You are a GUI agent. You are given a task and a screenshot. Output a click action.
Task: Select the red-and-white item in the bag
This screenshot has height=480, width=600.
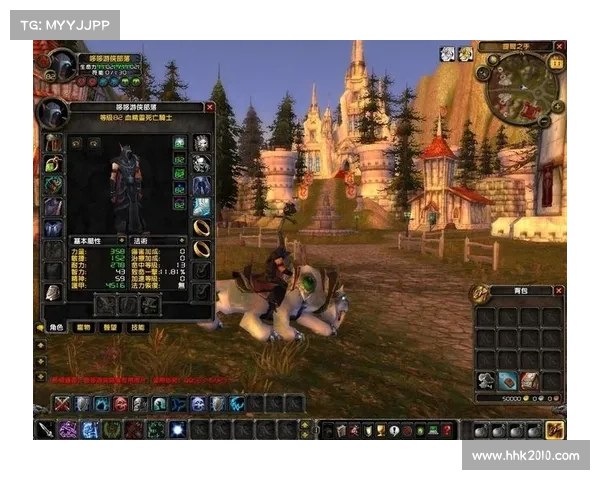tap(530, 380)
